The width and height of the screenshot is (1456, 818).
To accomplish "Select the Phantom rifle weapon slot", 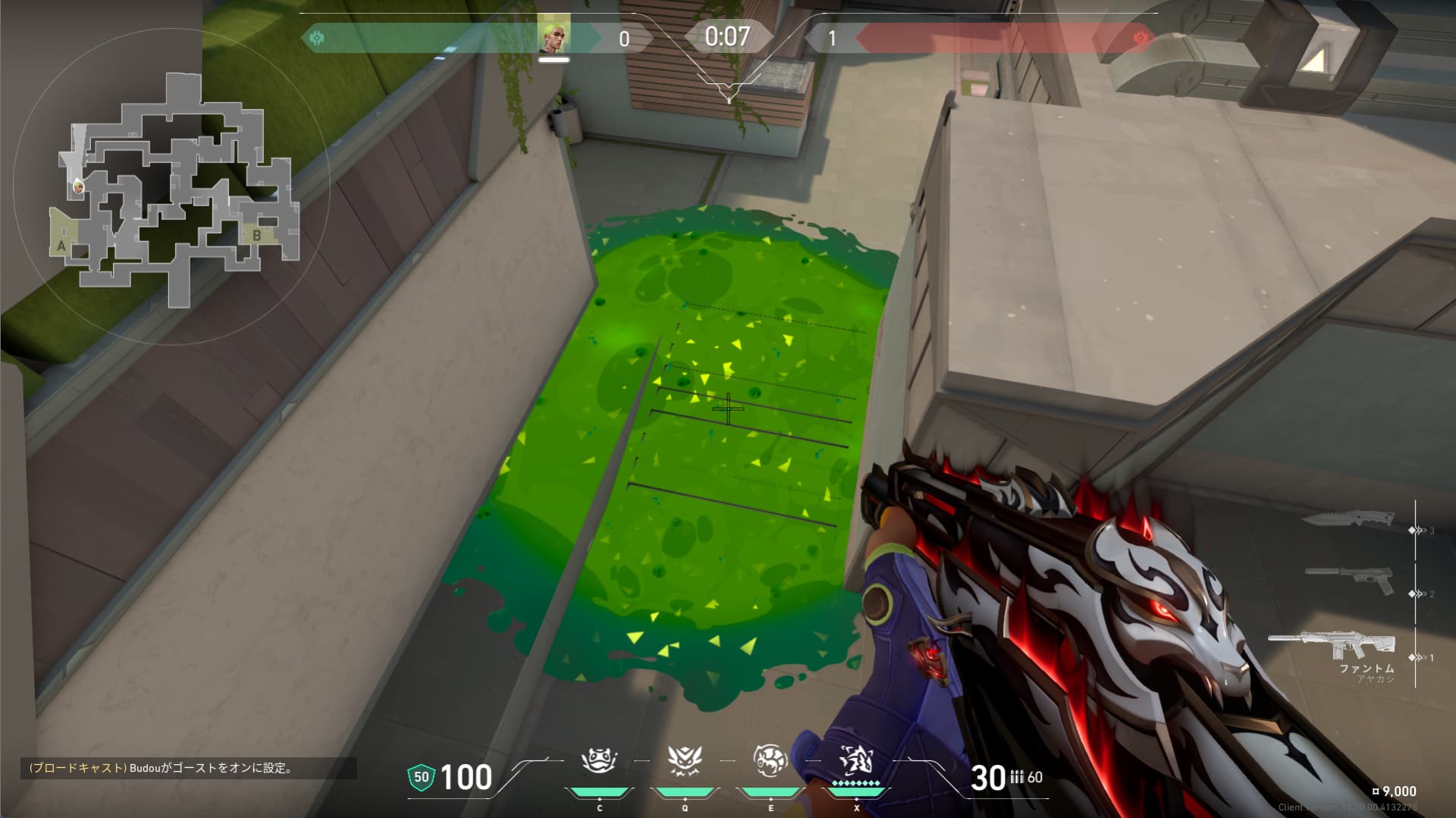I will [1333, 647].
